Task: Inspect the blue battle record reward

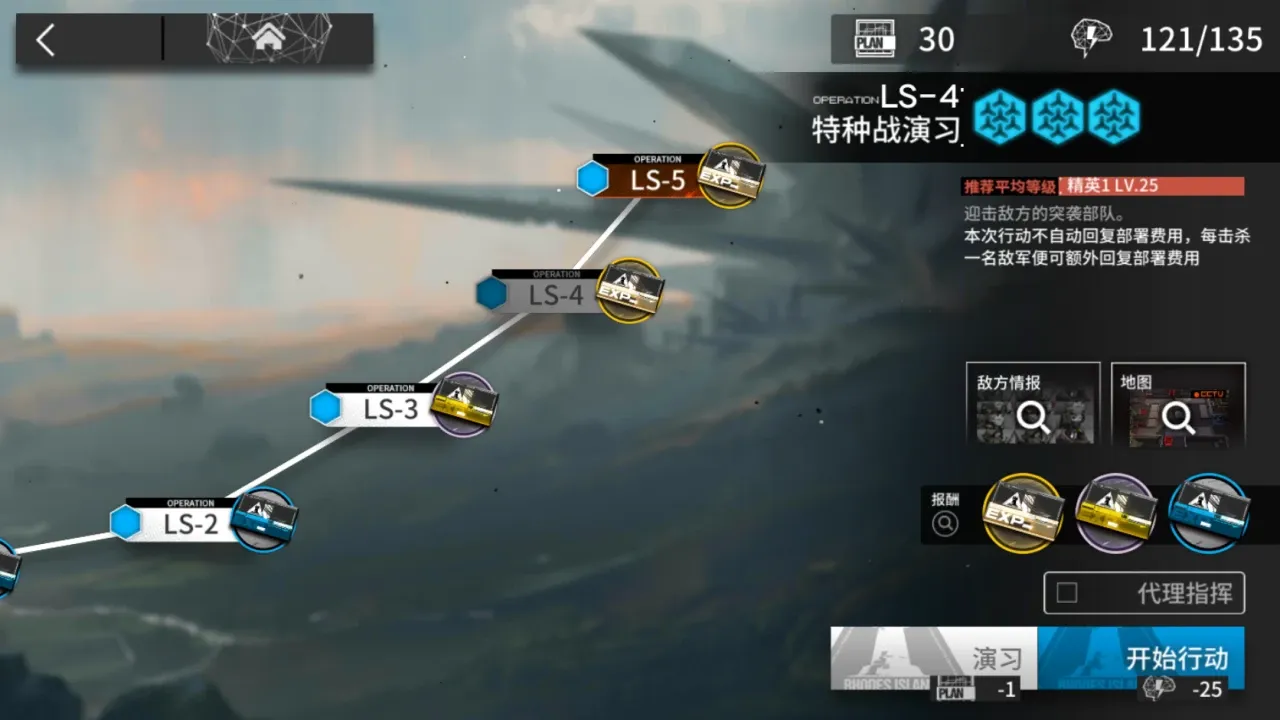Action: (x=1207, y=513)
